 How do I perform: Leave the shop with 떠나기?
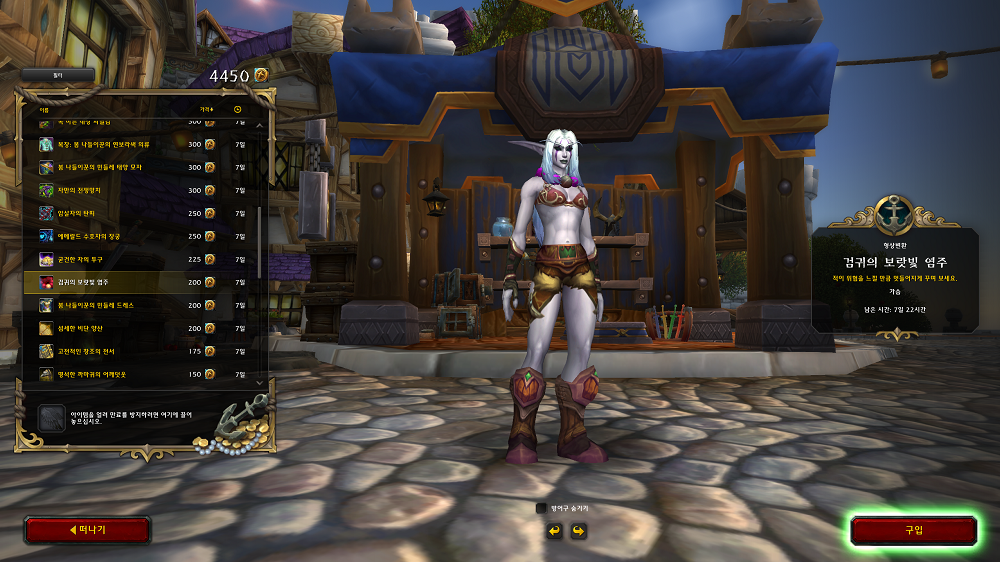87,530
